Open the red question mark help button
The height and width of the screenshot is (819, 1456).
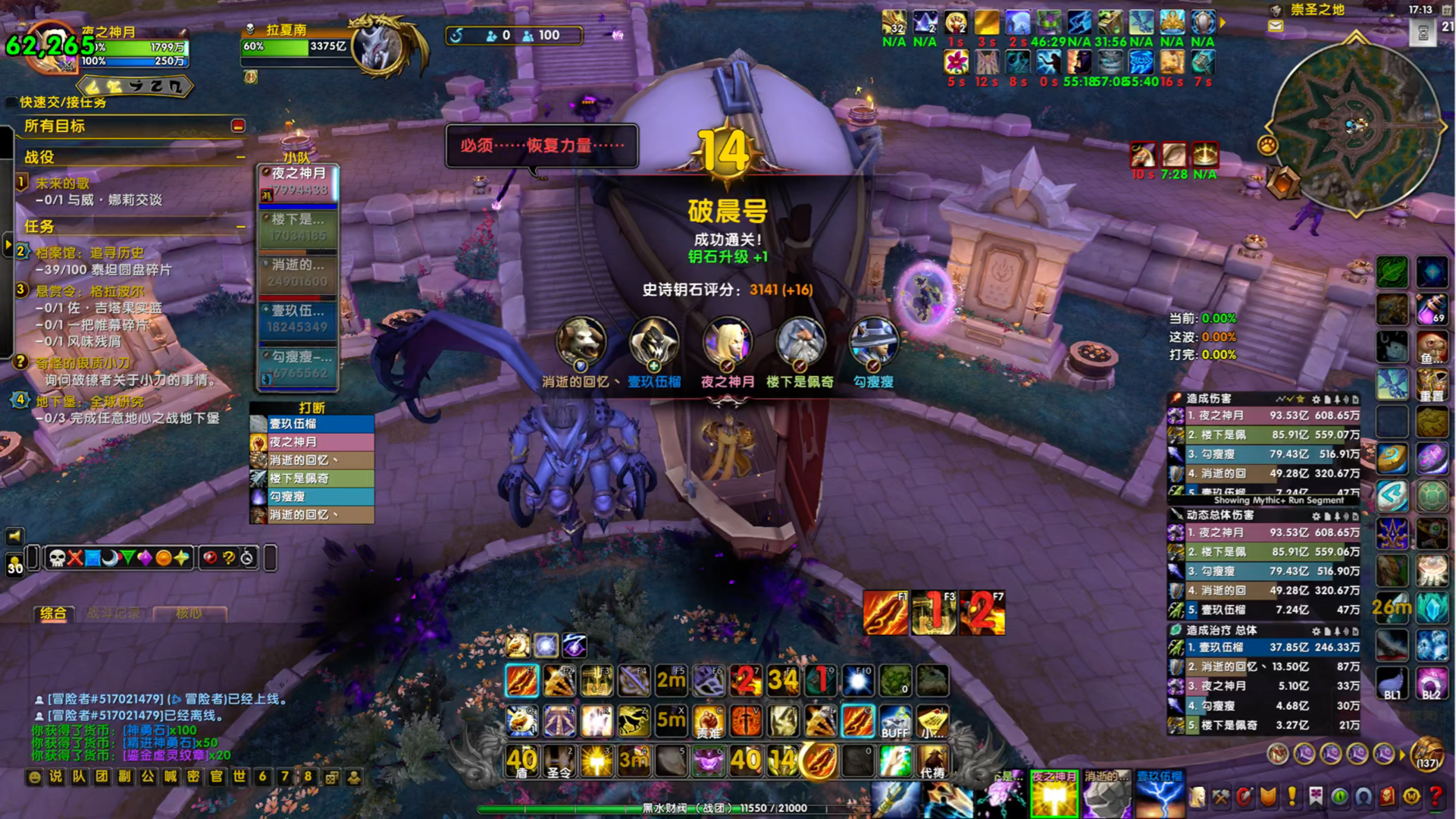1436,797
